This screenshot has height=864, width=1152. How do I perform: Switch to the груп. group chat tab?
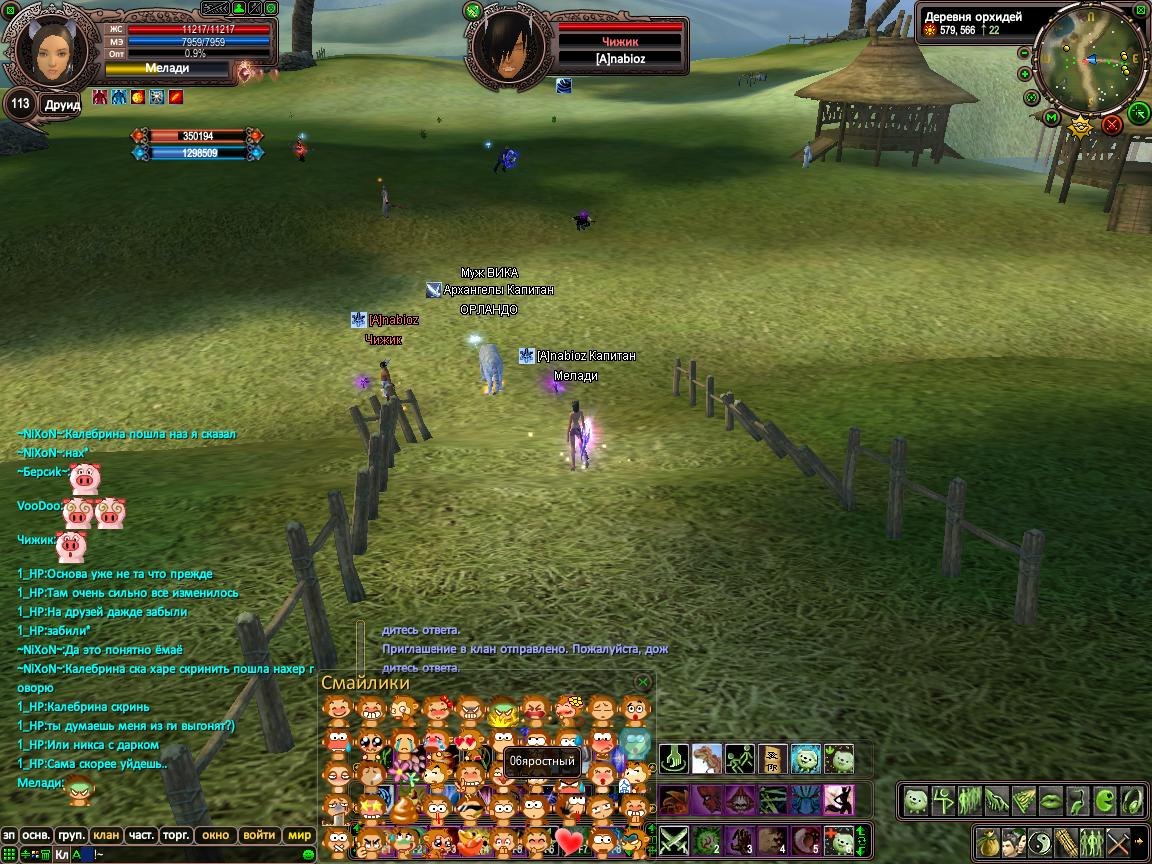(x=71, y=835)
